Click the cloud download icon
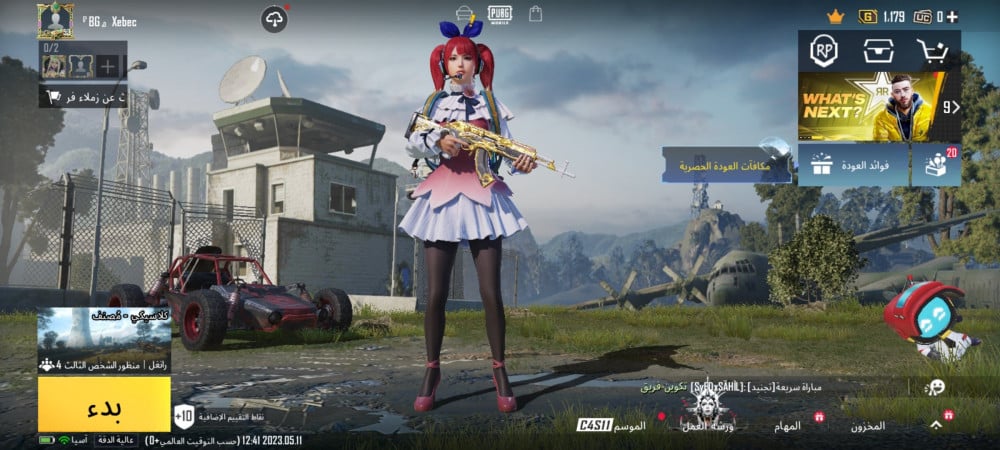The height and width of the screenshot is (450, 1000). [274, 18]
